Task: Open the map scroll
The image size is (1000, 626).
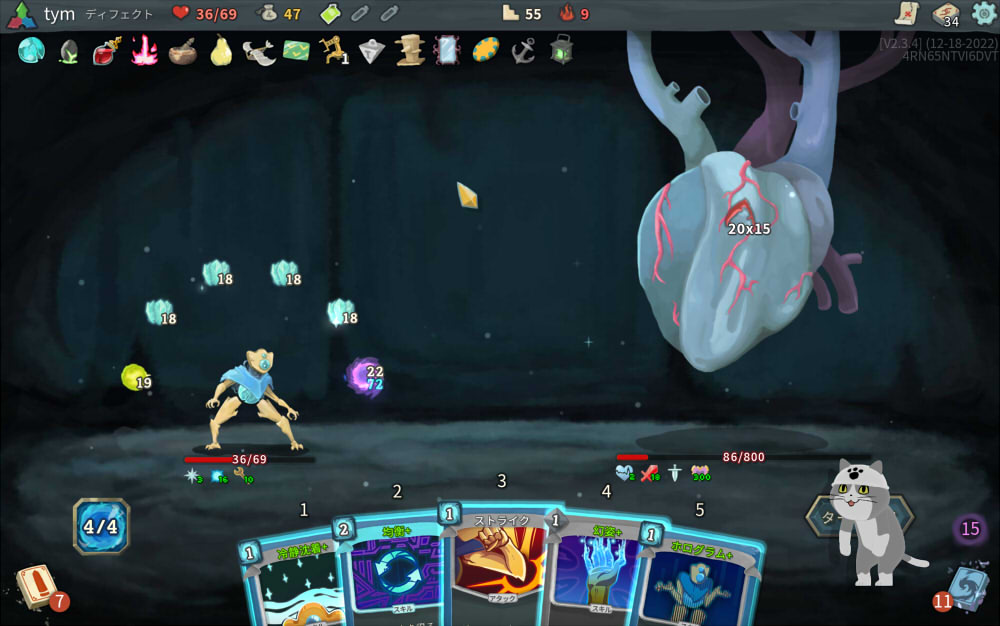Action: pos(907,13)
